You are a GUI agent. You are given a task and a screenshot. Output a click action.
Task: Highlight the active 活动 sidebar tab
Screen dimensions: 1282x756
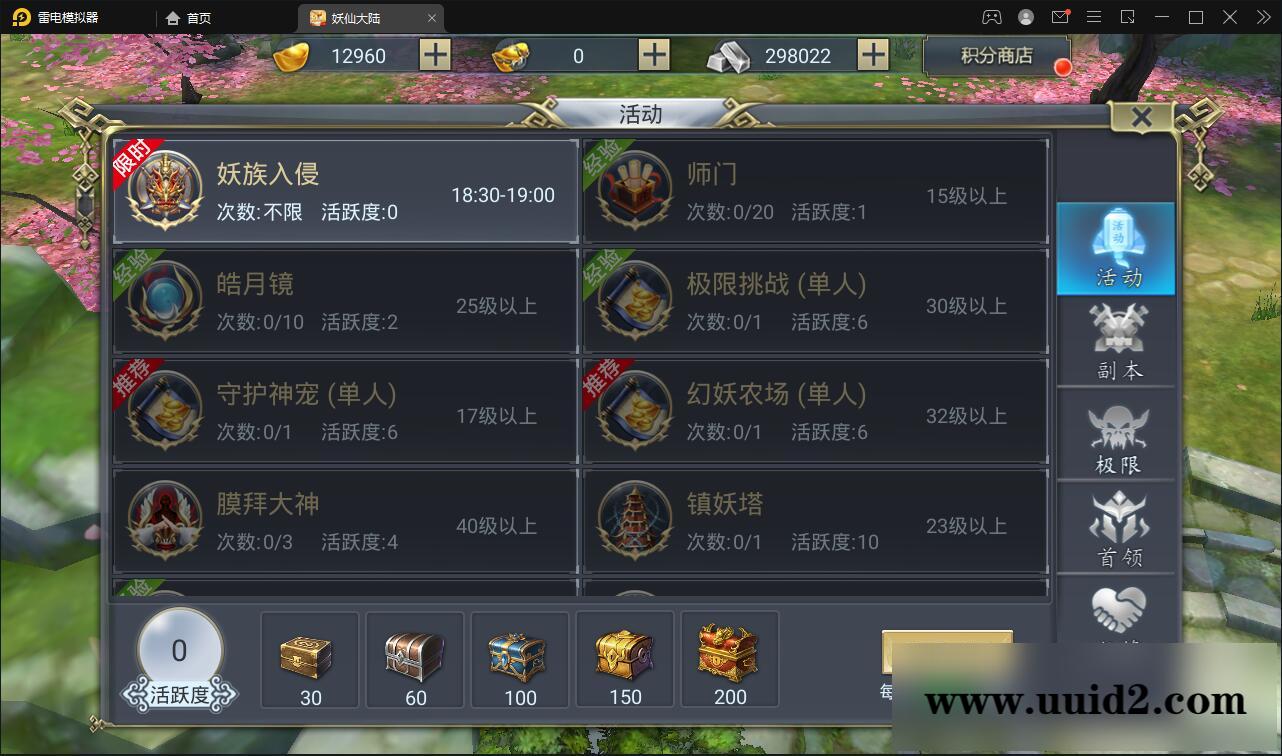tap(1116, 248)
